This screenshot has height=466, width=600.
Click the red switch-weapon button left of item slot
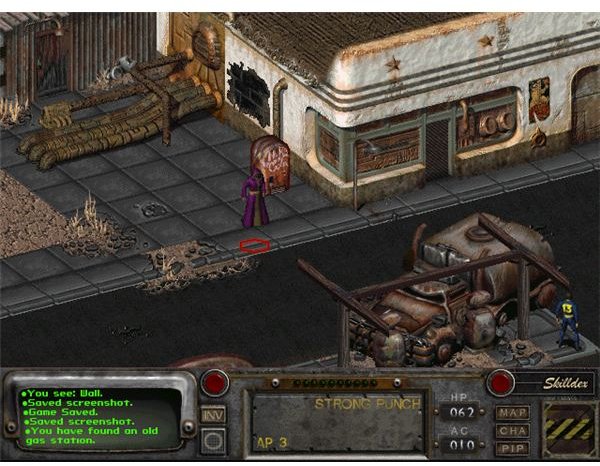click(214, 382)
